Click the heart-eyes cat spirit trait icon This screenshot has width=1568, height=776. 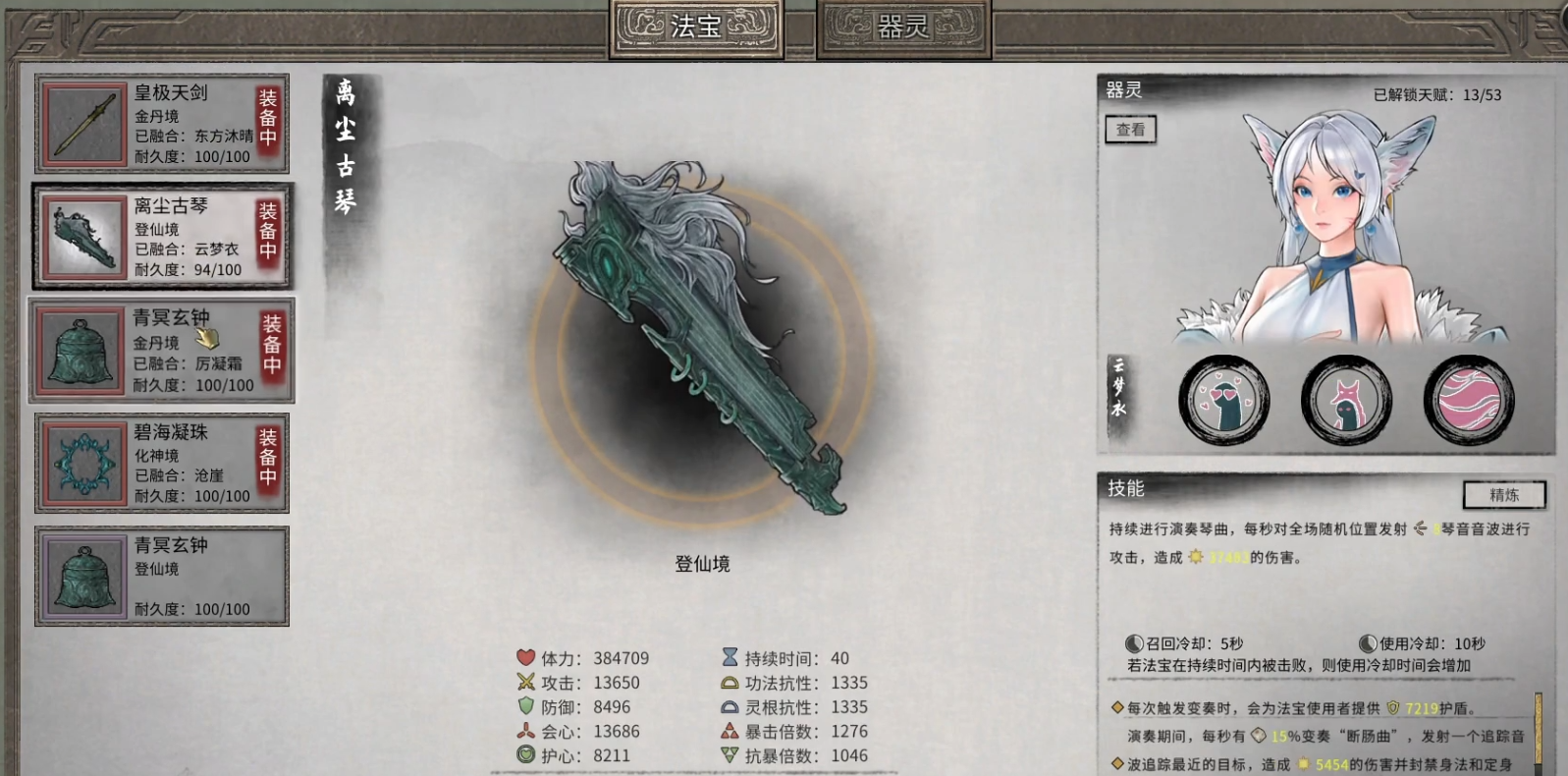point(1223,399)
